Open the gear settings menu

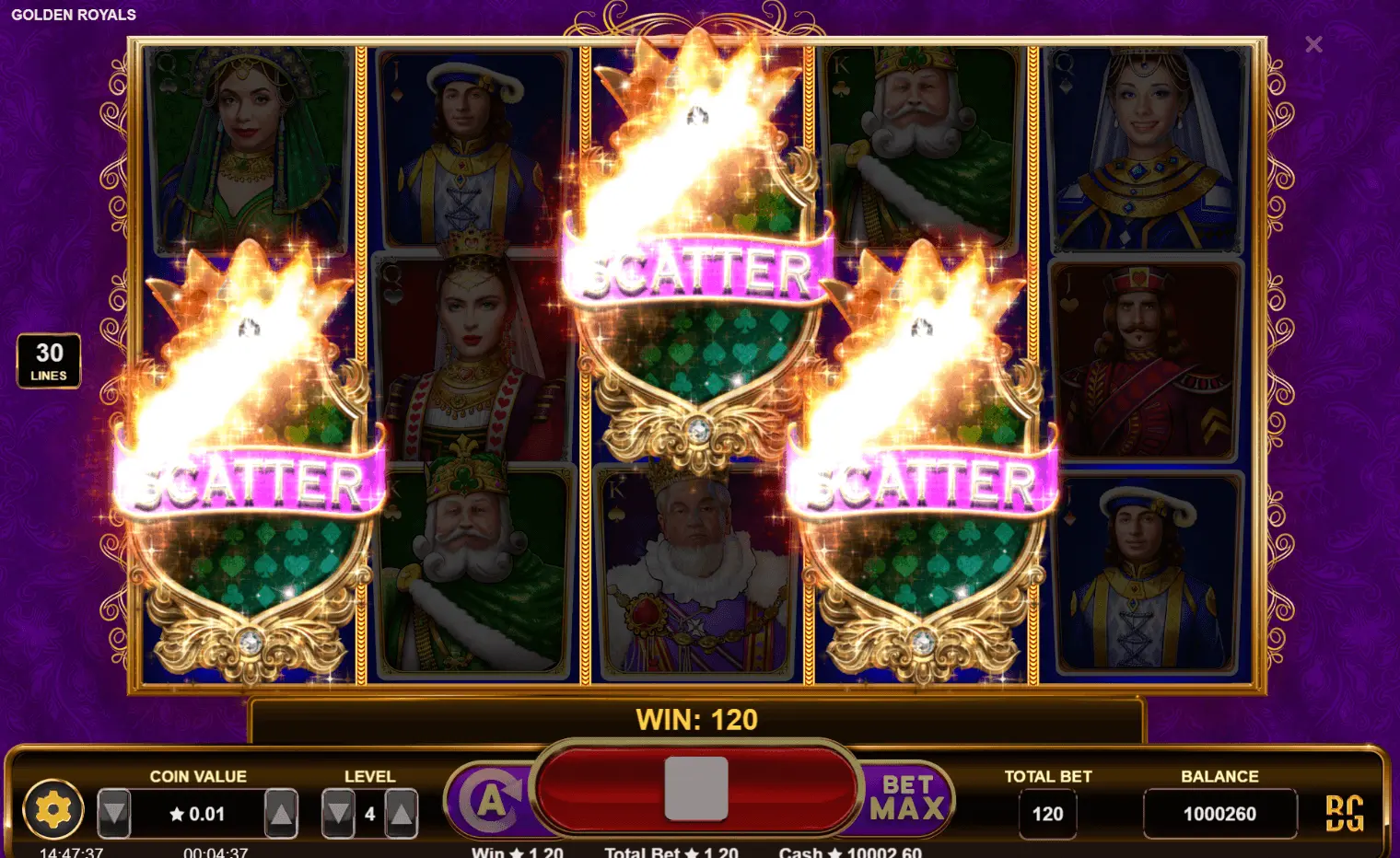coord(52,811)
